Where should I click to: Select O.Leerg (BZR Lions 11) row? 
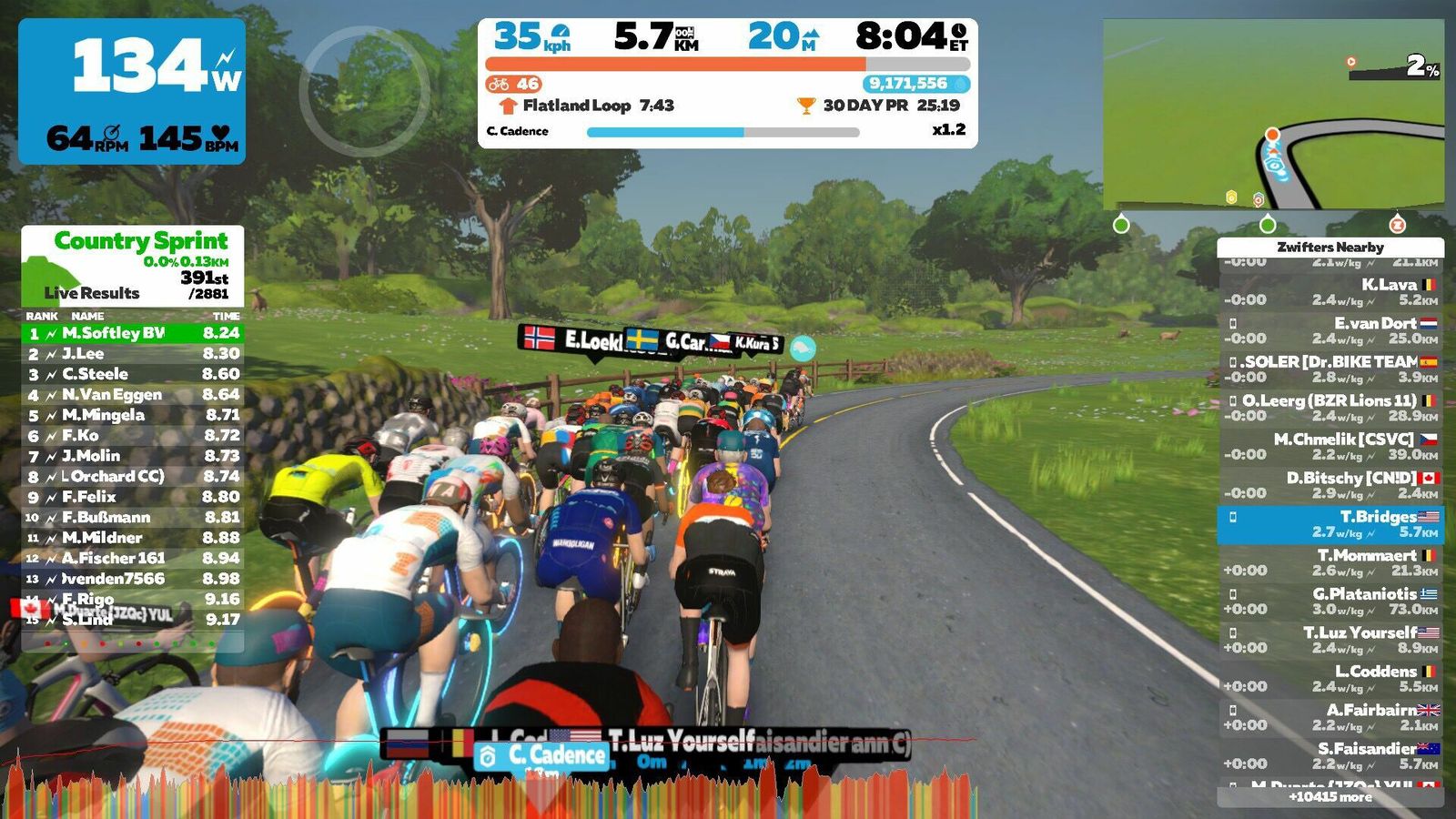(1330, 408)
